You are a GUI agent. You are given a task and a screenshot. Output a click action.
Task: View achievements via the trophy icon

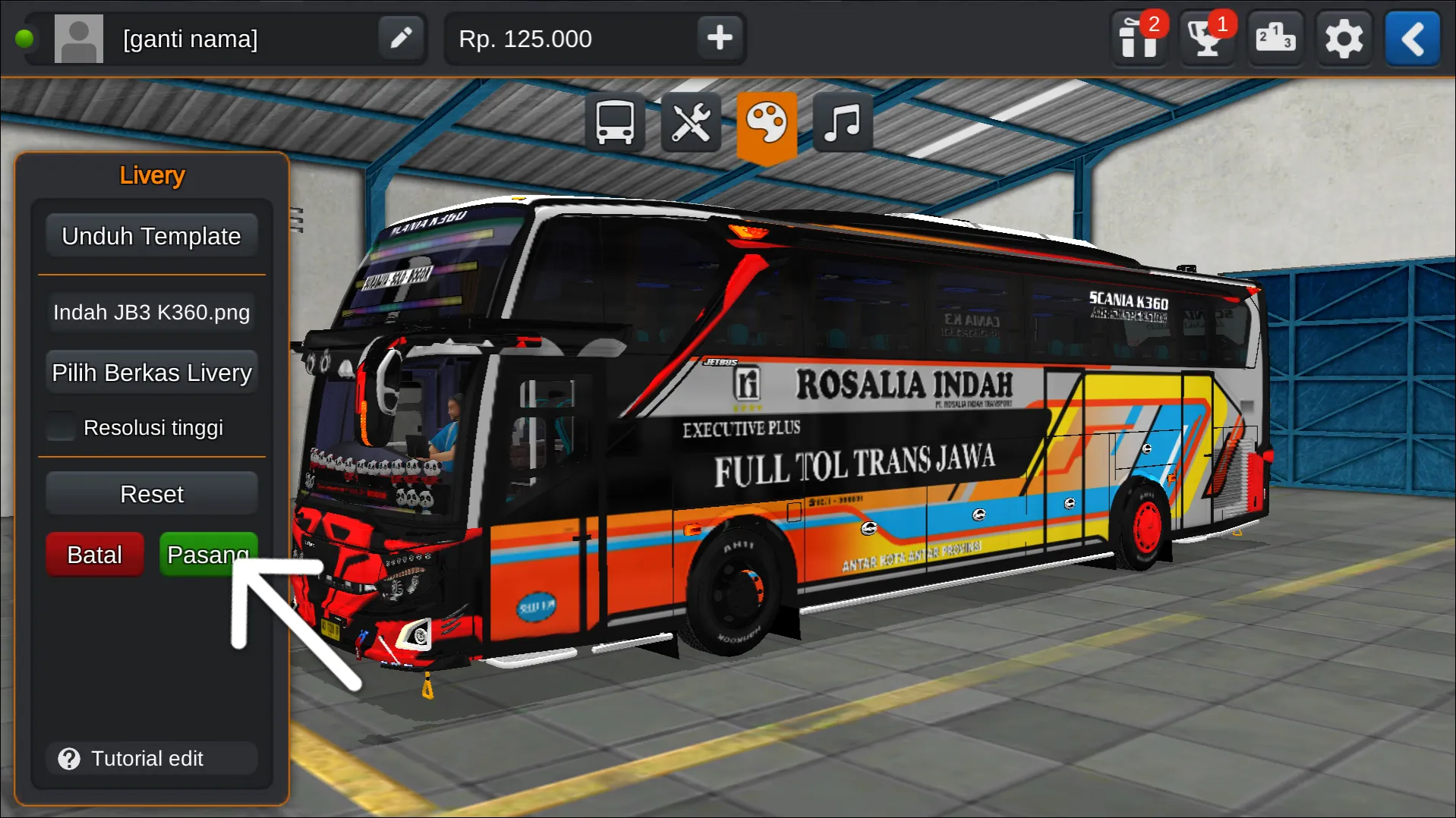(1207, 38)
